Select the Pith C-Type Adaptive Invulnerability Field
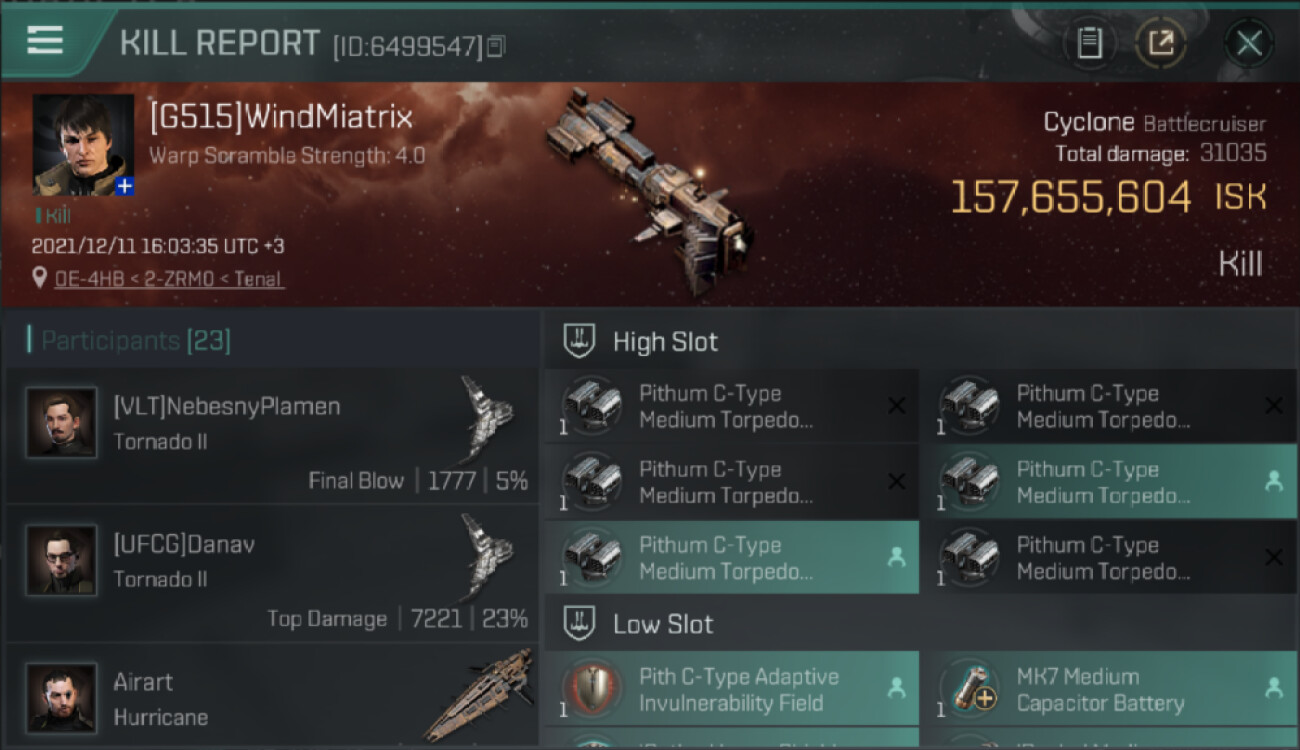The height and width of the screenshot is (750, 1300). tap(731, 689)
